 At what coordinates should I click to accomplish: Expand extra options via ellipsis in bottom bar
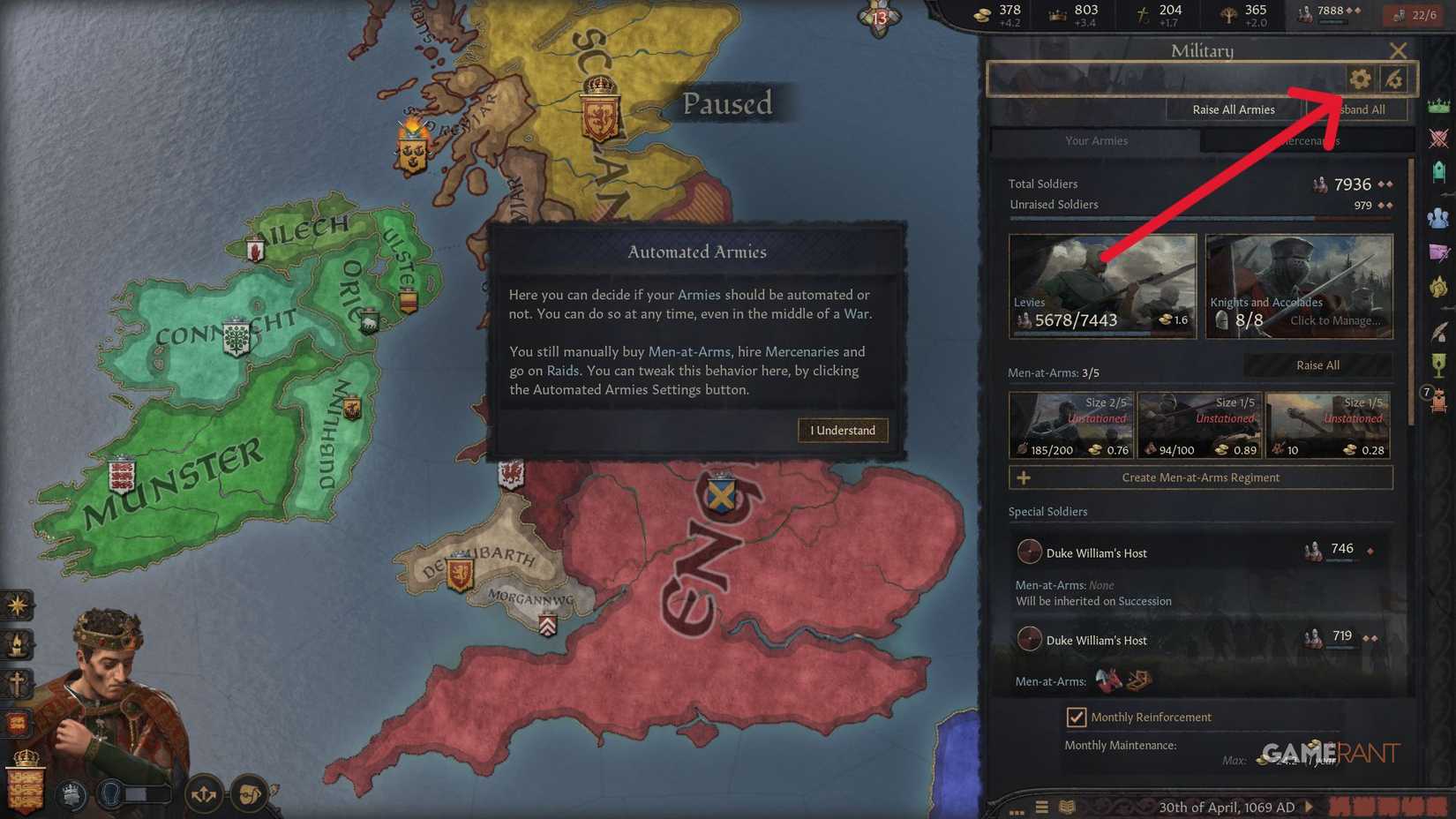(x=1015, y=809)
